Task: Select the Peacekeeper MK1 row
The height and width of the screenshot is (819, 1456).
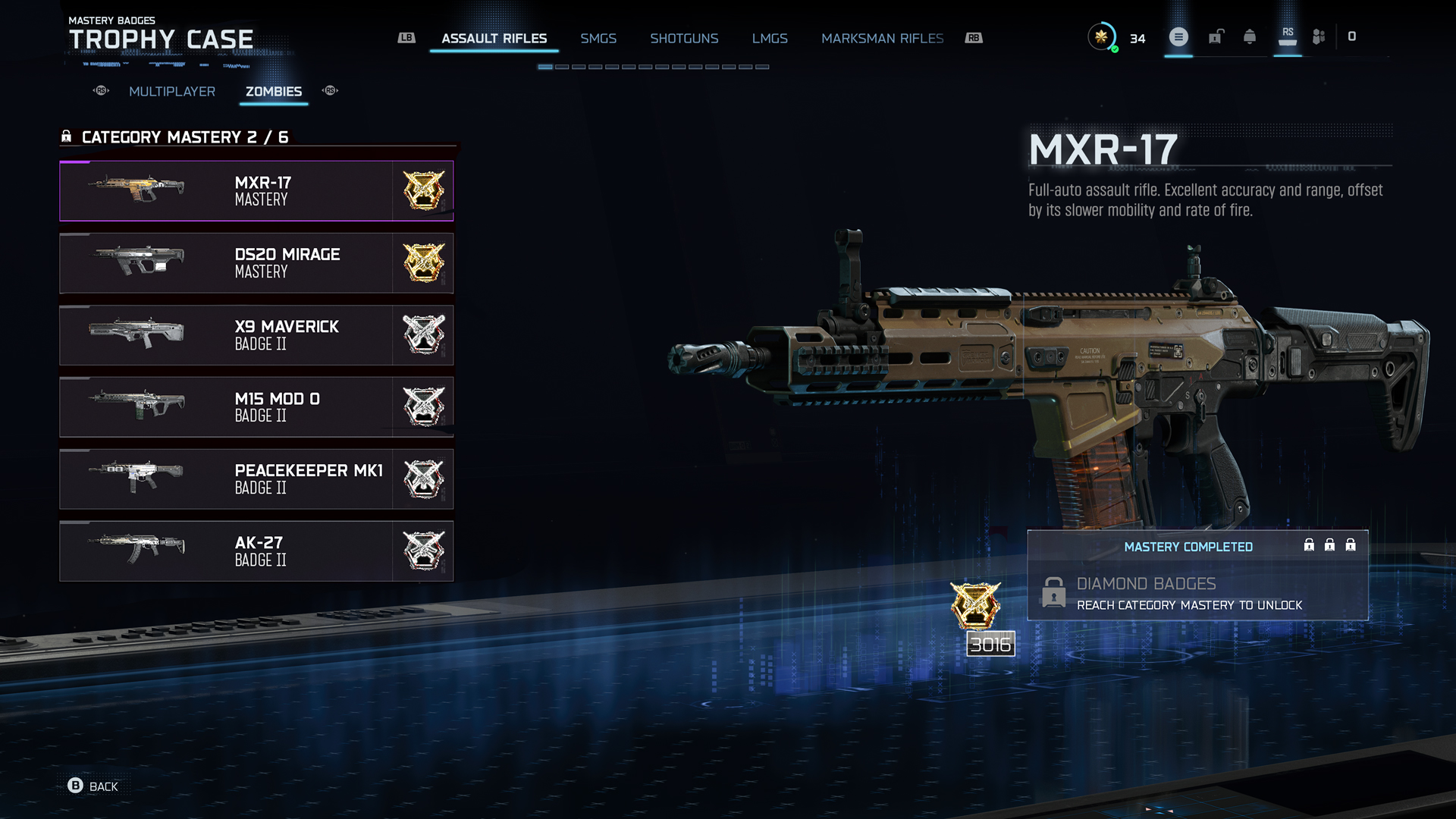Action: click(256, 479)
